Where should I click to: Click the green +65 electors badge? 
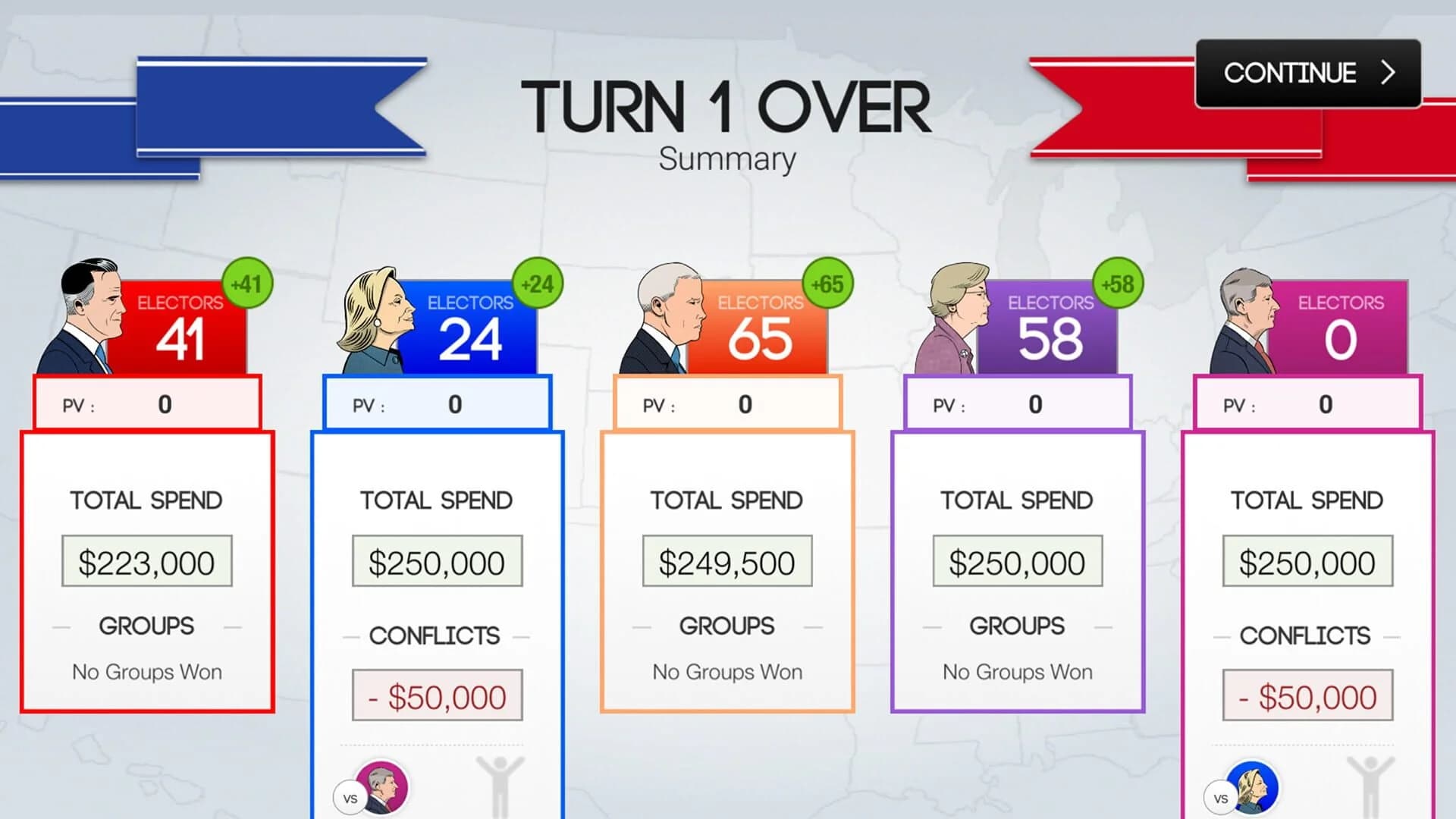(827, 284)
